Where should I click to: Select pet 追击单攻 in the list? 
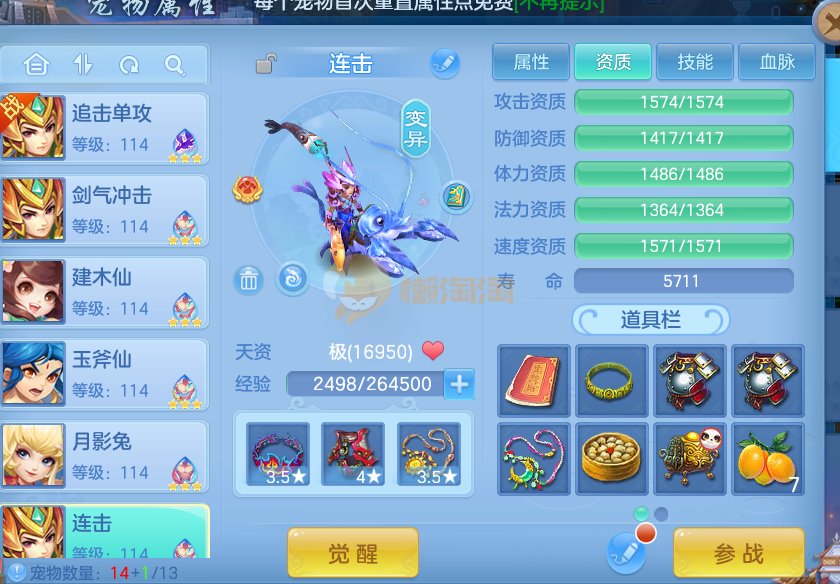pyautogui.click(x=105, y=128)
